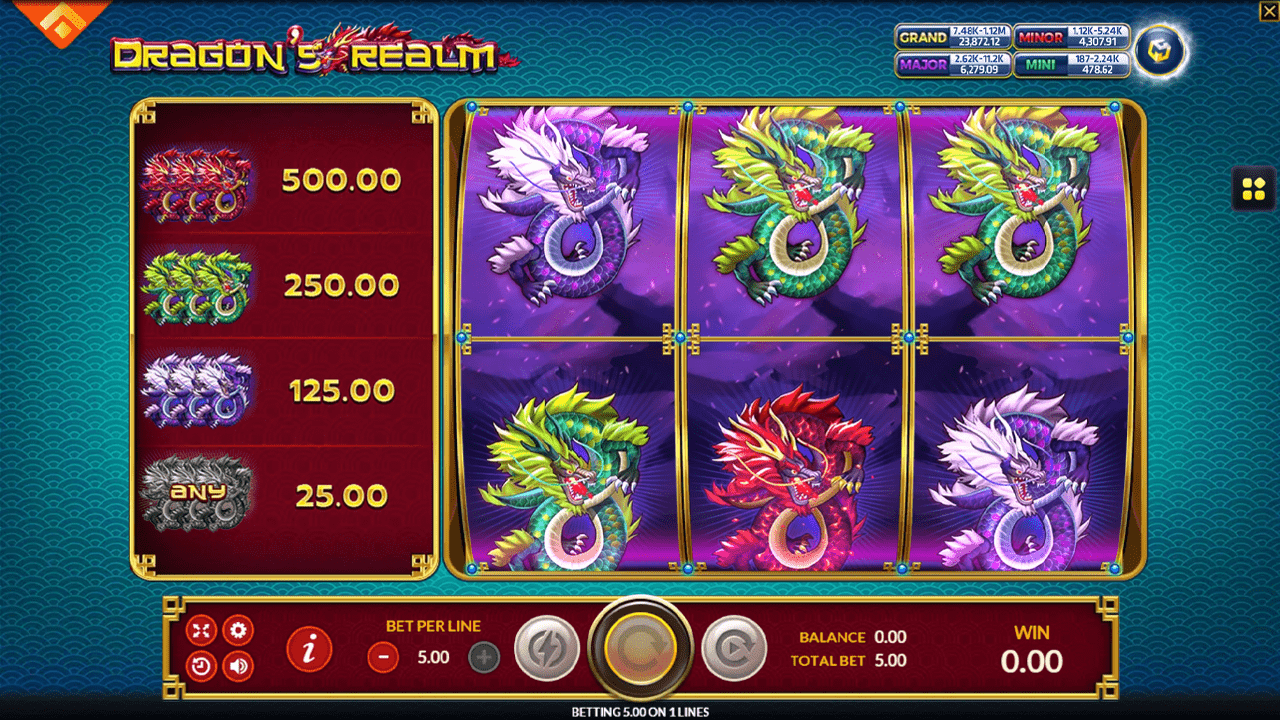Open game settings with the gear icon
The height and width of the screenshot is (720, 1280).
(237, 630)
